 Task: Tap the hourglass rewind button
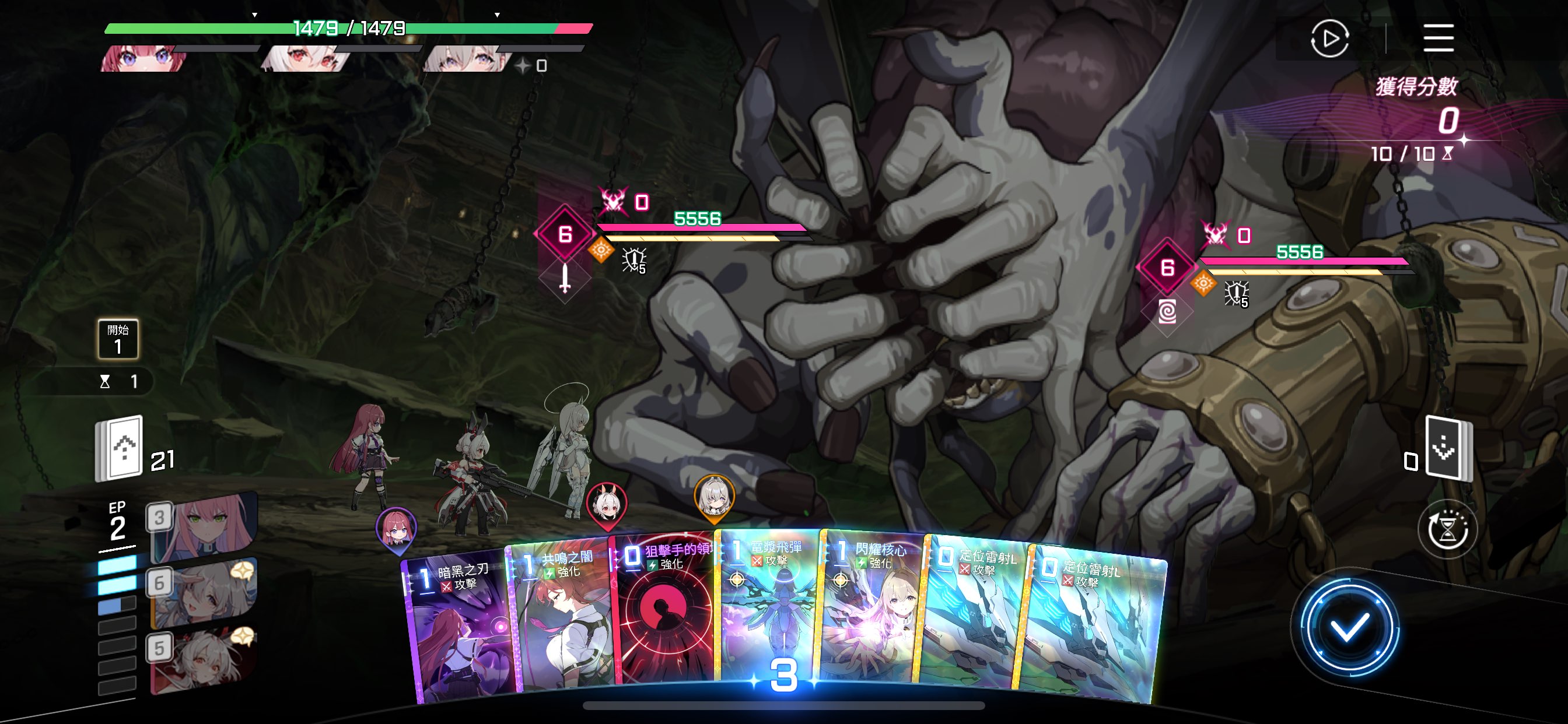(x=1447, y=530)
